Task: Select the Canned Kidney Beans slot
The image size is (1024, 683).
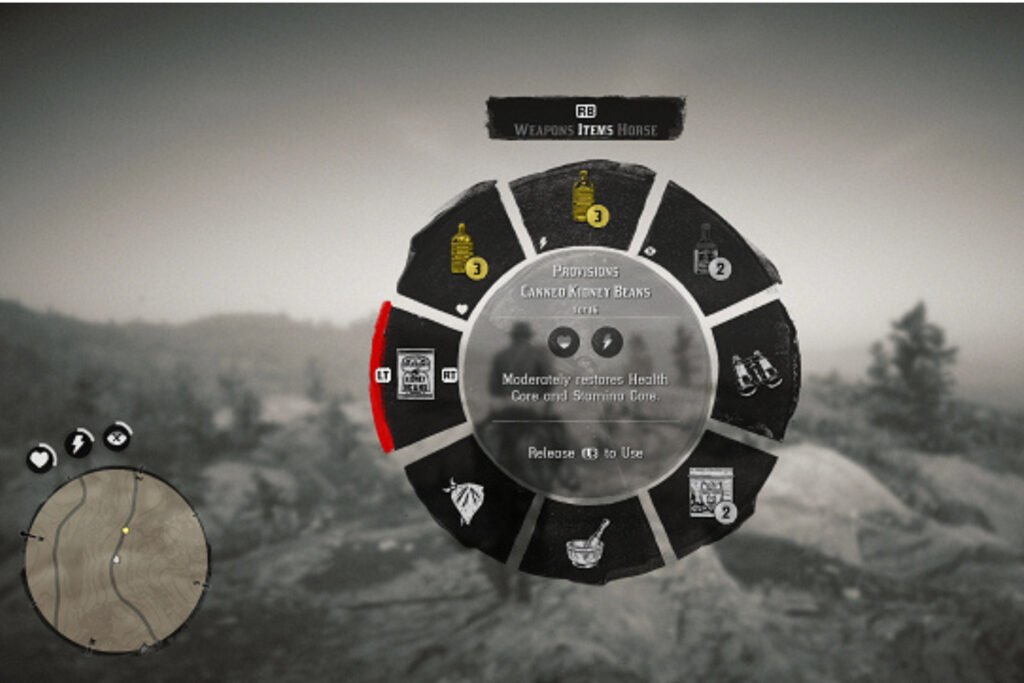Action: point(415,374)
